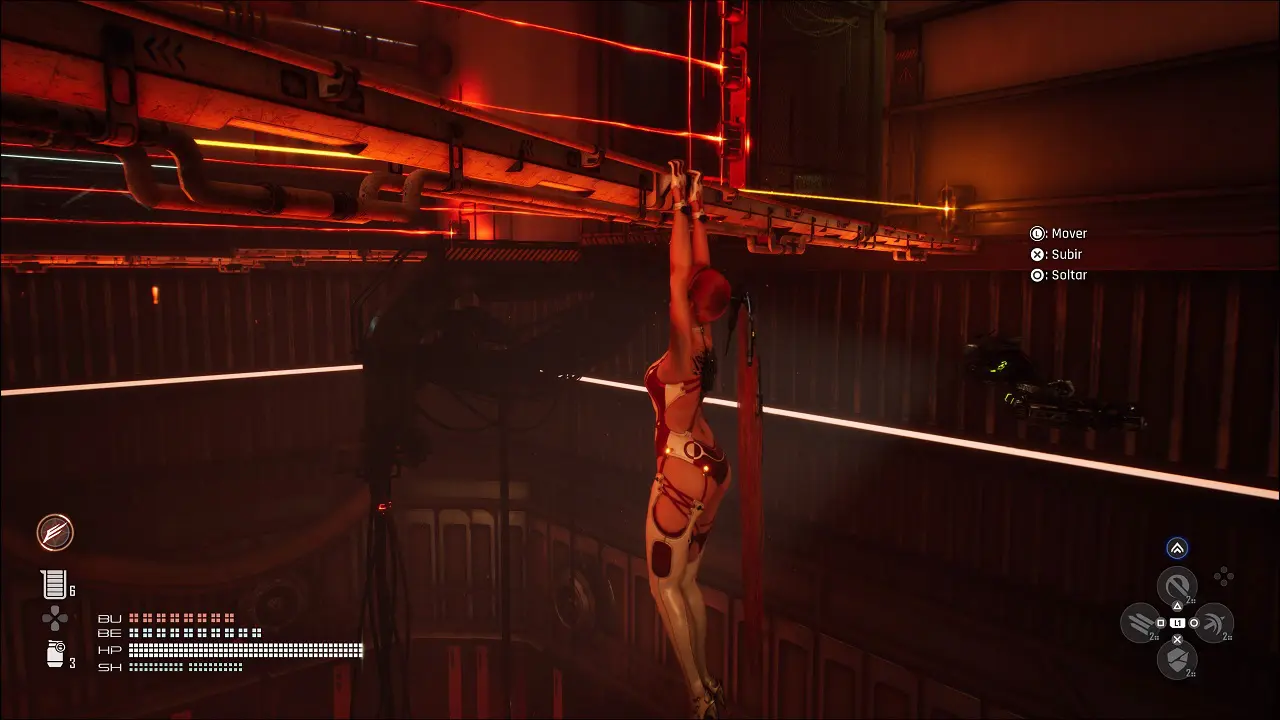Activate the top curved-slash Beta skill
Screen dimensions: 1280x720
point(1177,586)
